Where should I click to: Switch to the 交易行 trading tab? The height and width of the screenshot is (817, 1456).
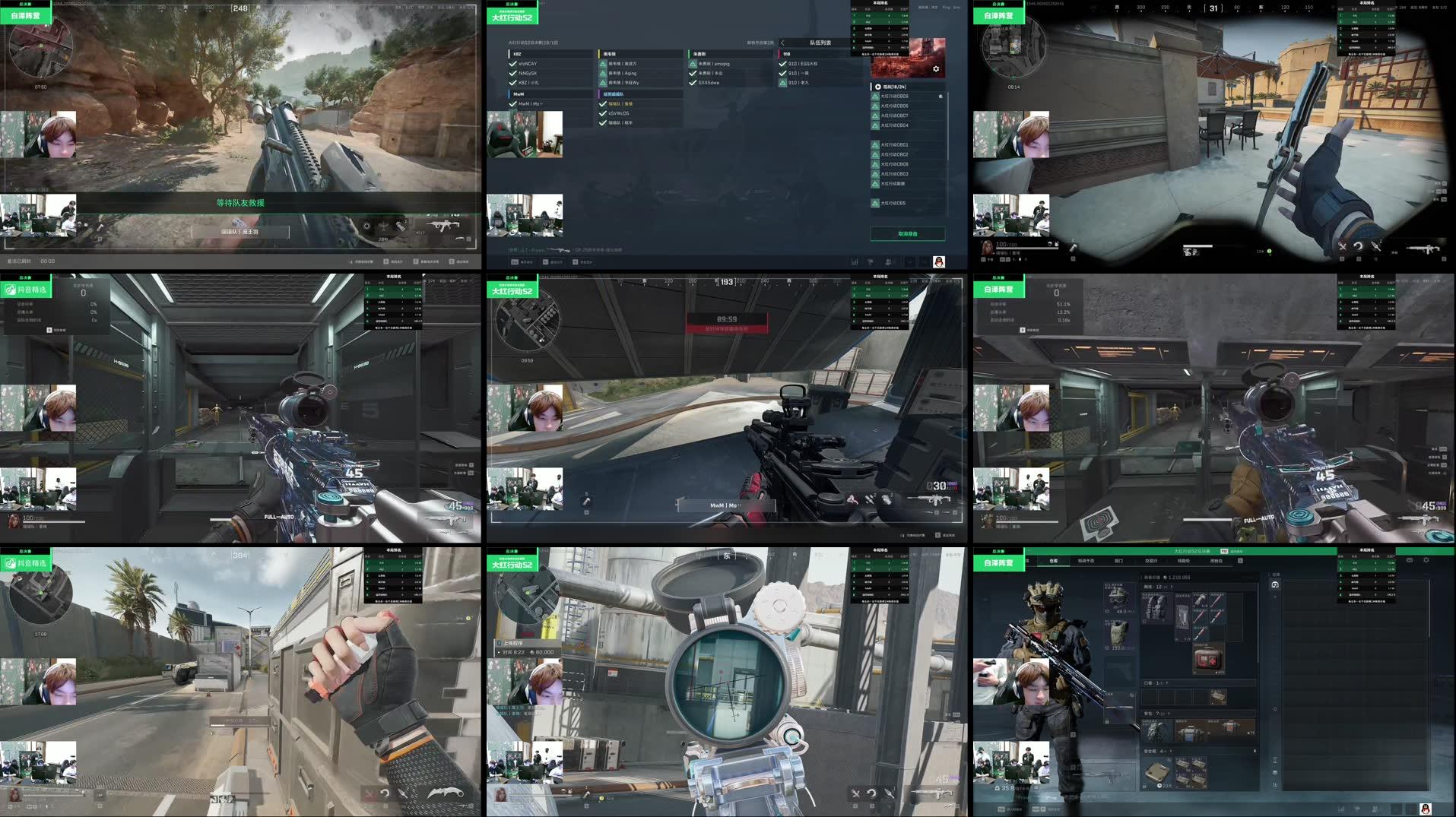coord(1150,561)
